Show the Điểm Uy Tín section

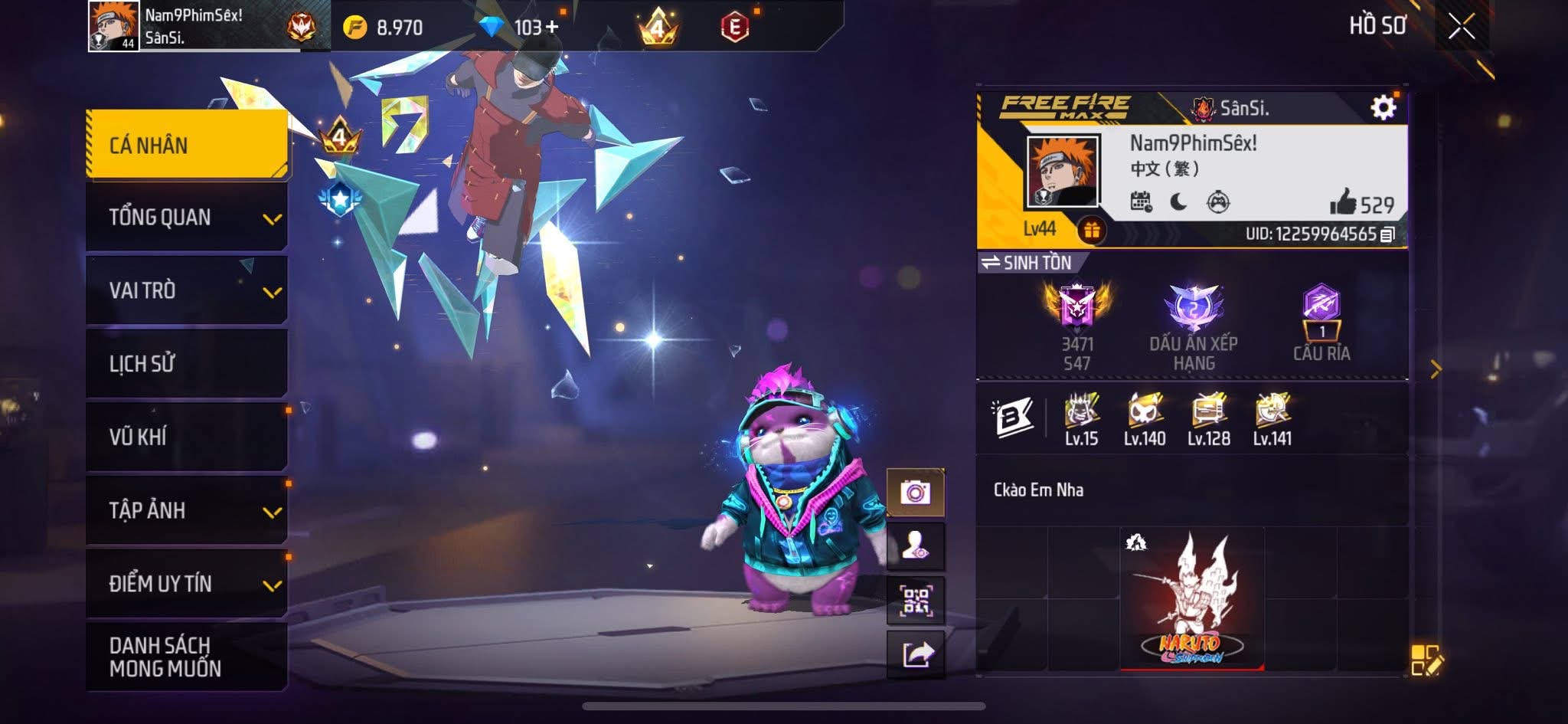(x=187, y=584)
